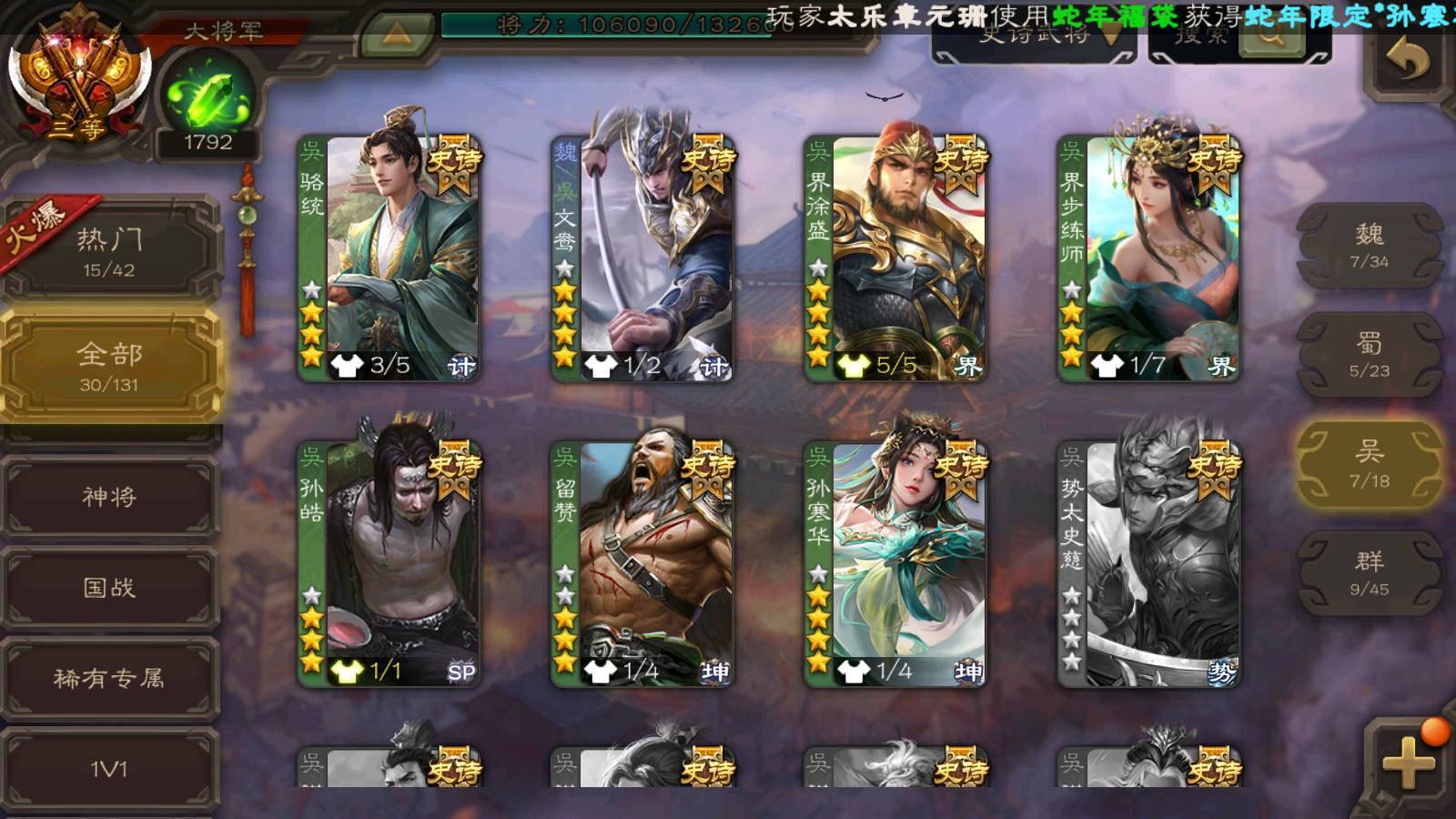
Task: Select the 全部 all generals tab
Action: (x=109, y=366)
